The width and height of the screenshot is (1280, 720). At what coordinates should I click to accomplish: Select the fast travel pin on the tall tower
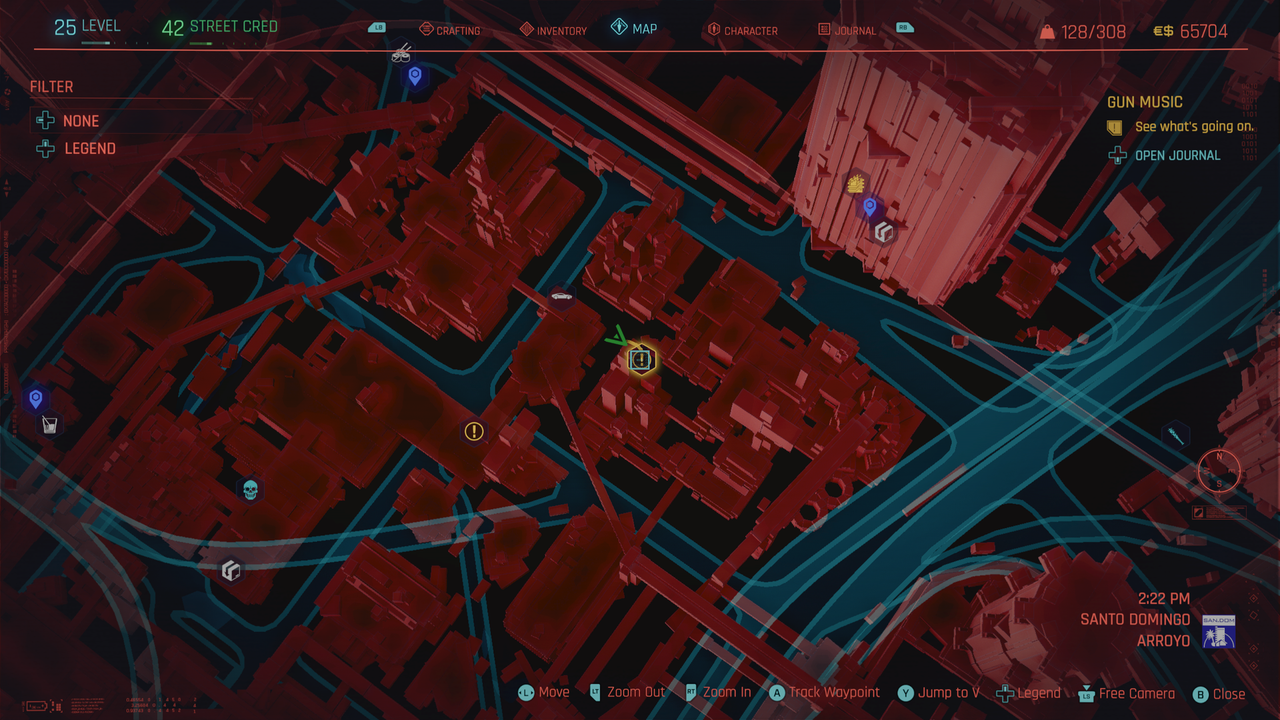869,207
